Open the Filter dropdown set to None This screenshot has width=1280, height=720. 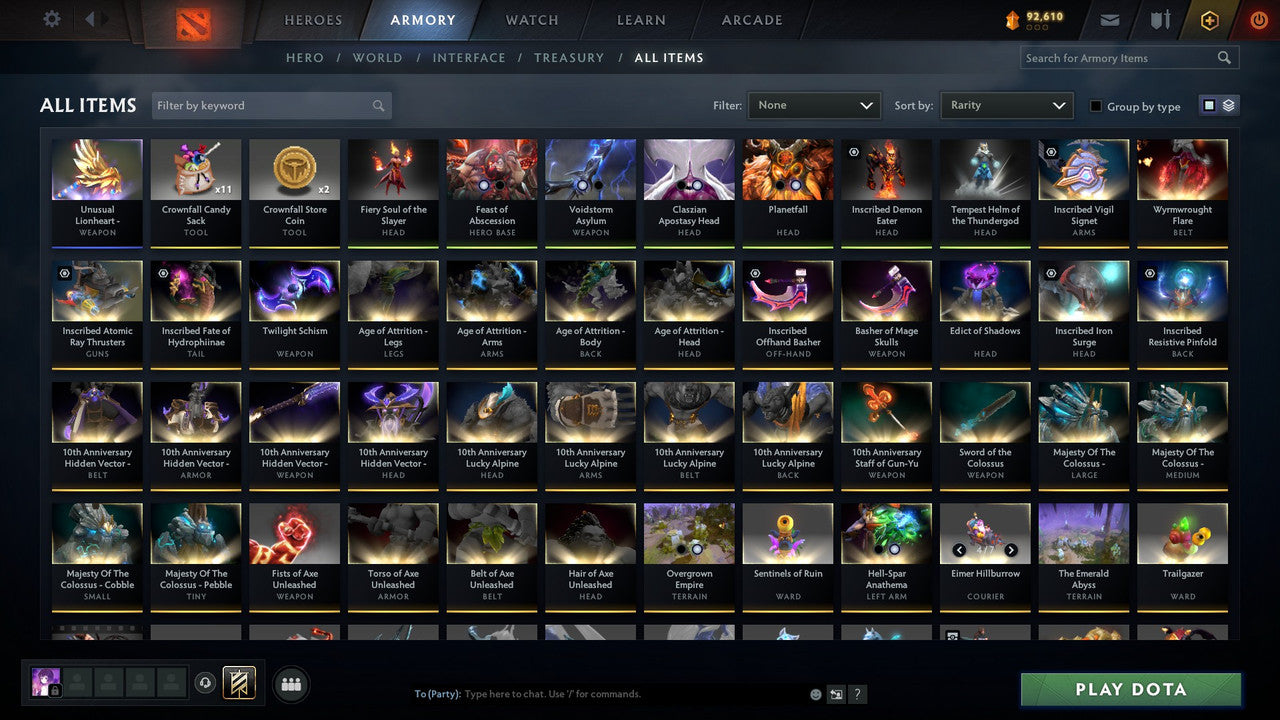coord(813,104)
